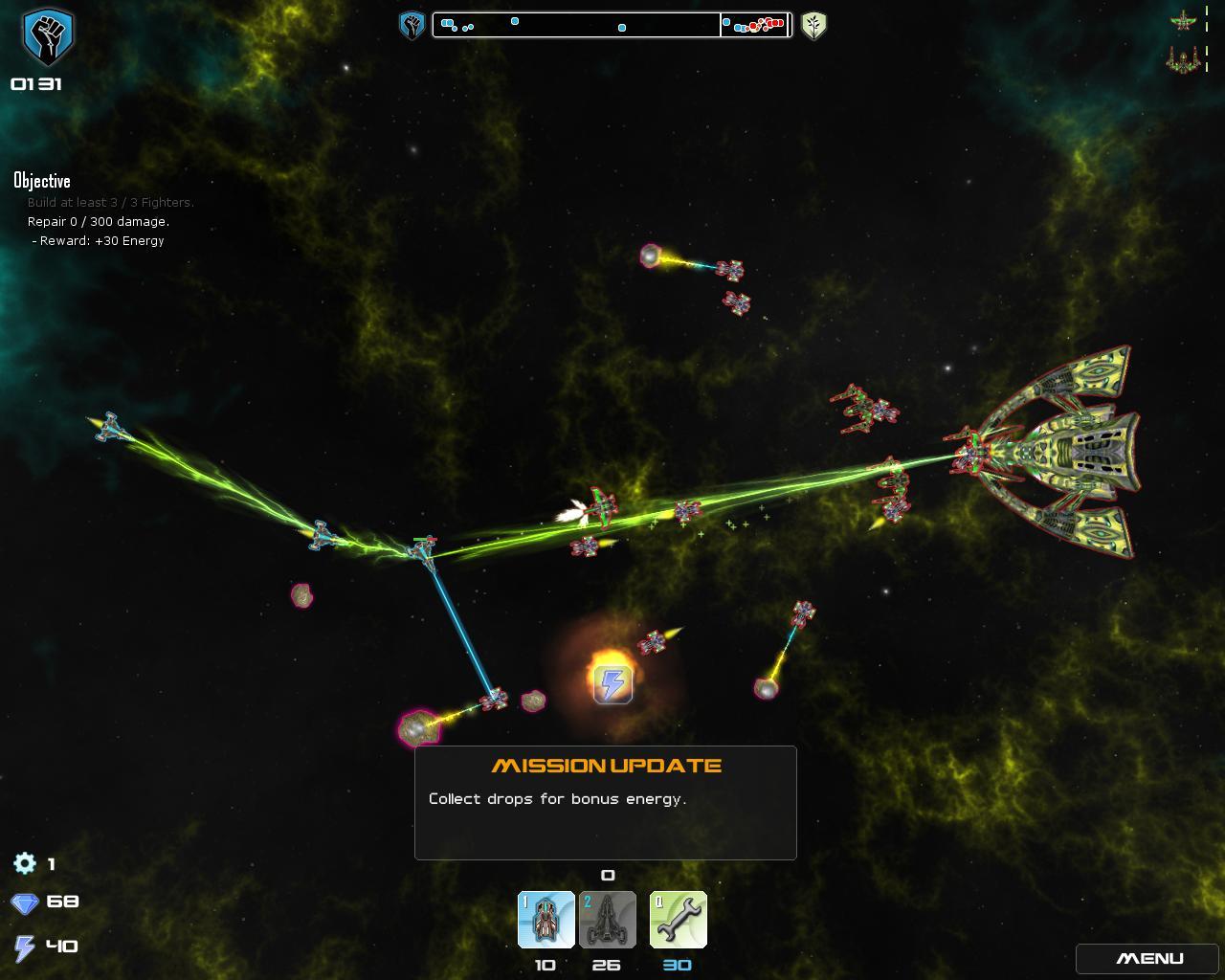Image resolution: width=1225 pixels, height=980 pixels.
Task: Collect the lightning bolt energy drop
Action: (612, 684)
